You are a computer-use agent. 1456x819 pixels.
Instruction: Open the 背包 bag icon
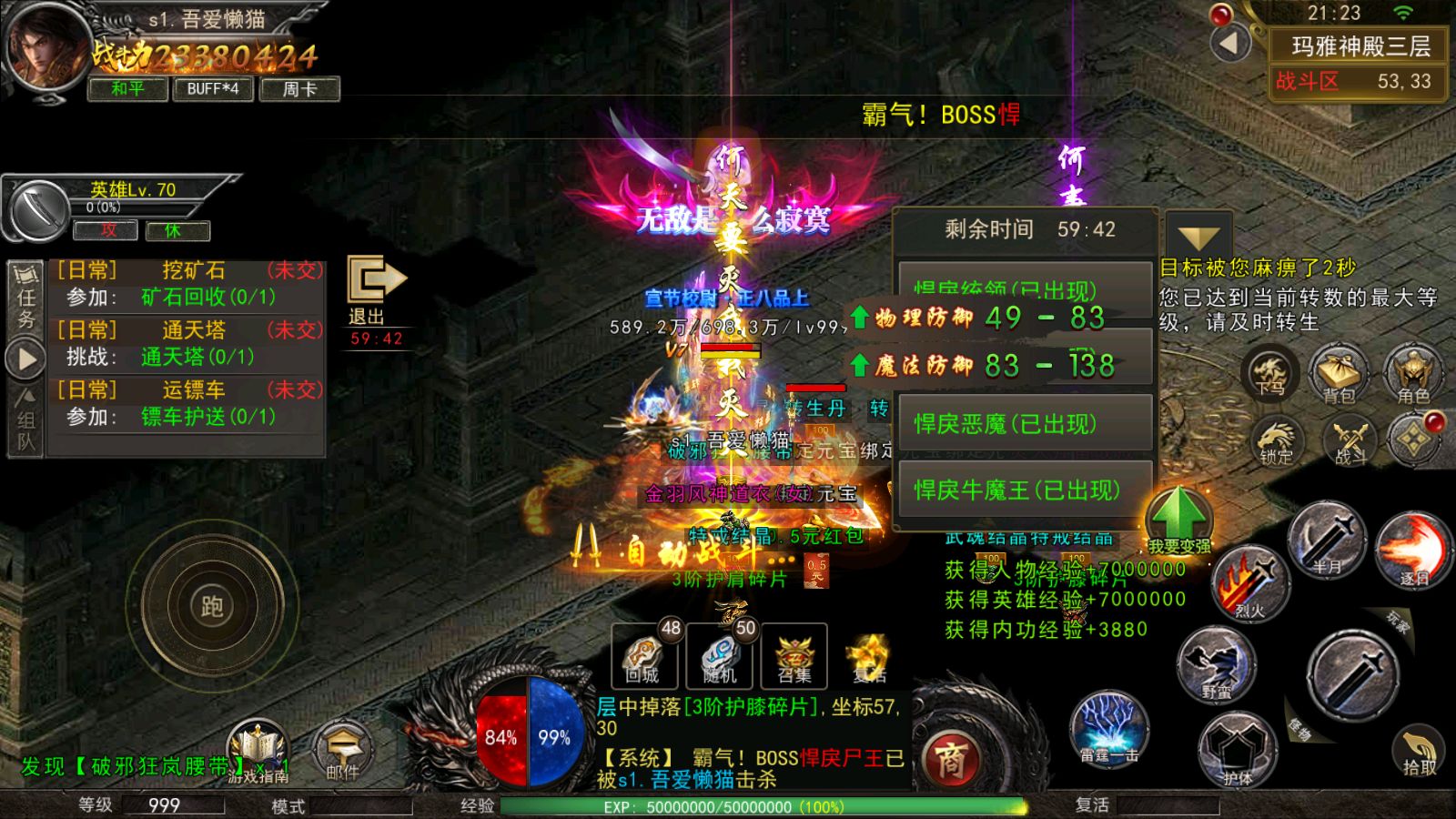pos(1340,374)
